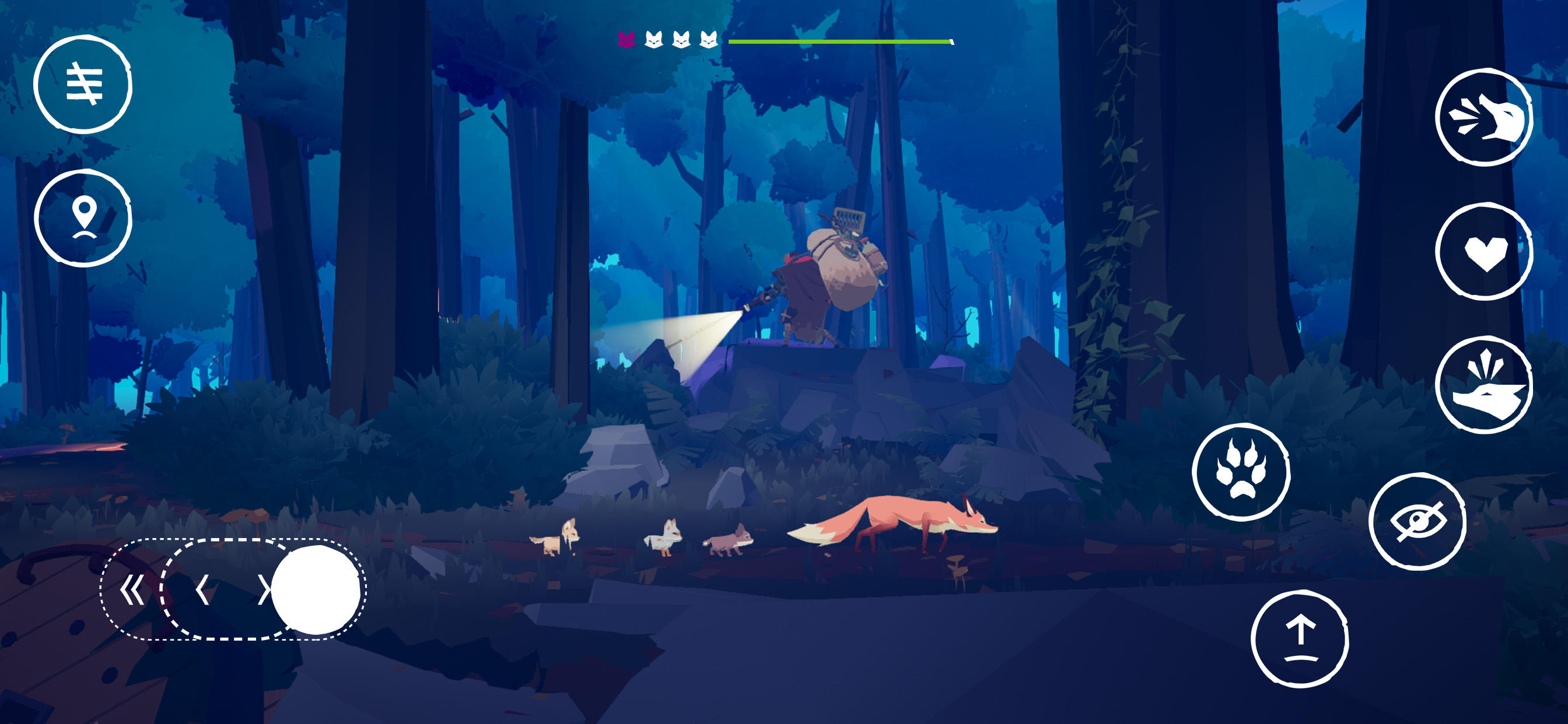Select the first white cub icon
1568x724 pixels.
click(x=653, y=40)
